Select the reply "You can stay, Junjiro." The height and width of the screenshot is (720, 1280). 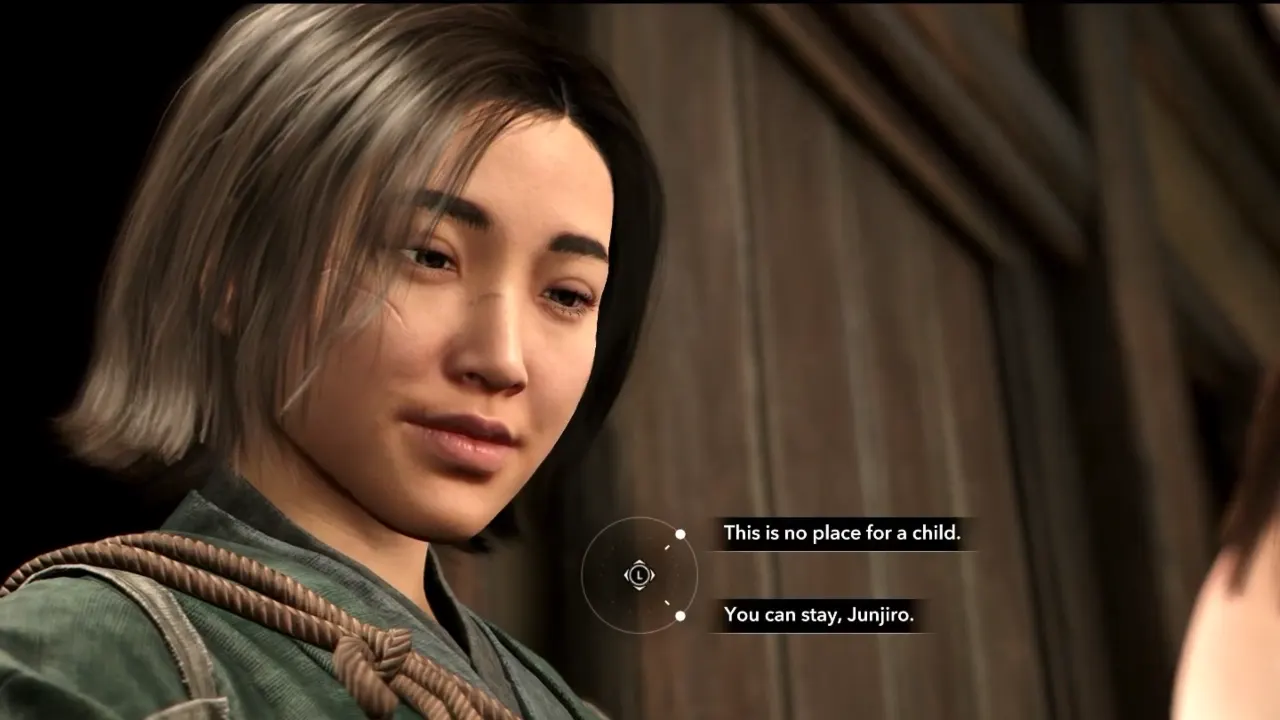(x=818, y=615)
